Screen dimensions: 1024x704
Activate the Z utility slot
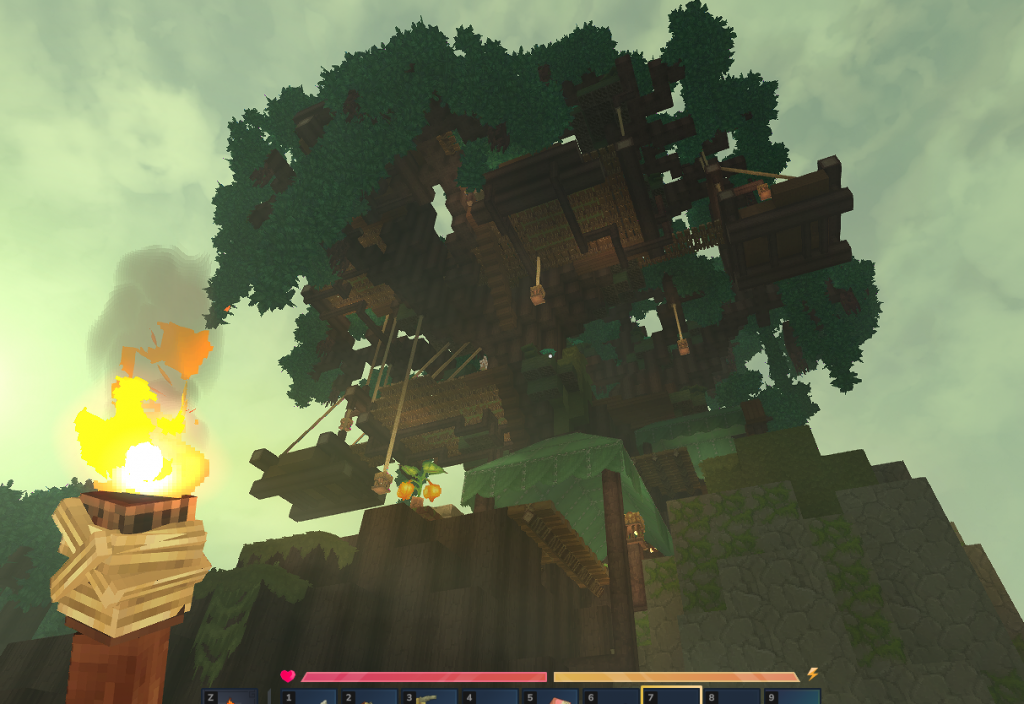click(231, 697)
